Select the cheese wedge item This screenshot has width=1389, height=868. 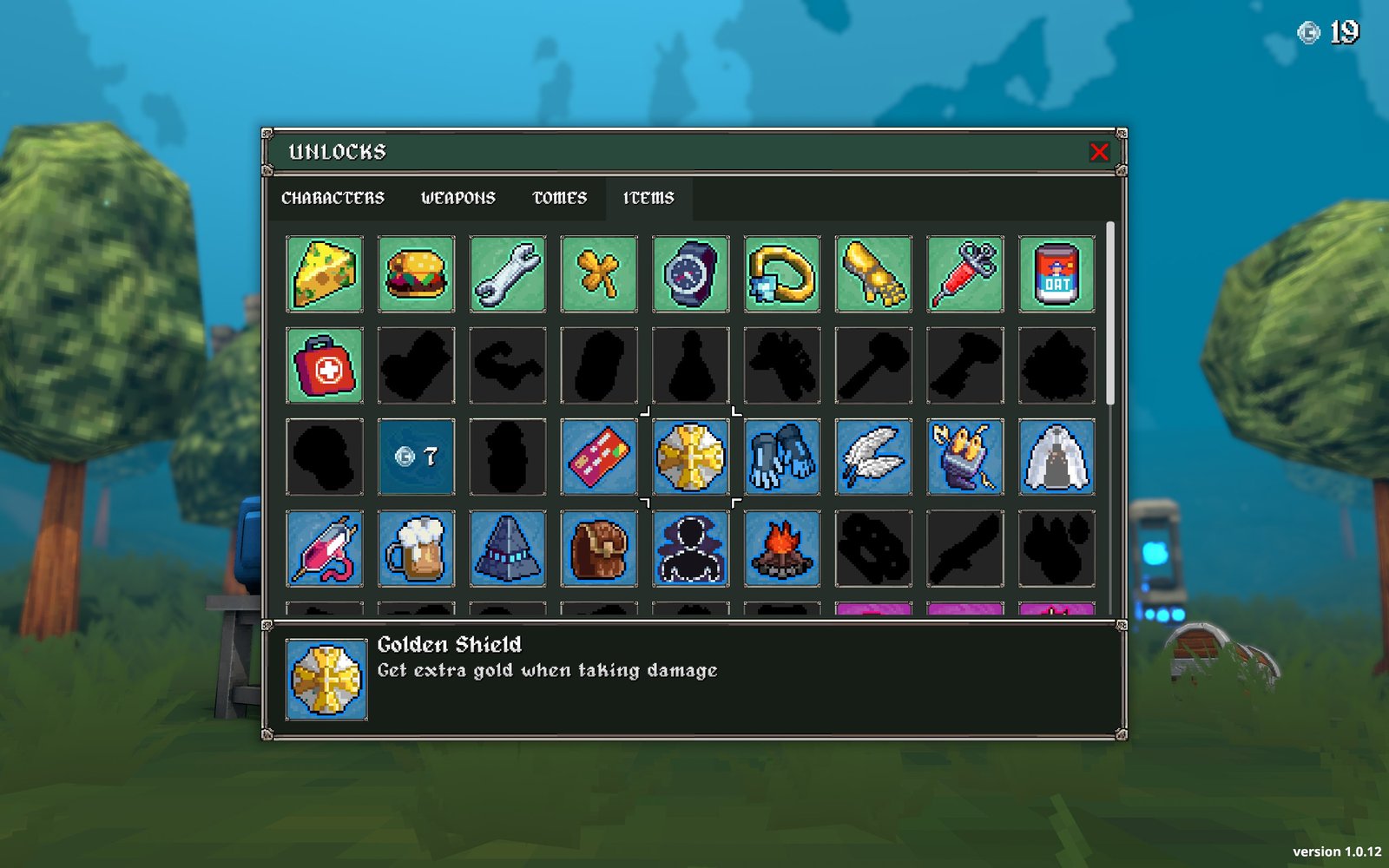pos(325,274)
